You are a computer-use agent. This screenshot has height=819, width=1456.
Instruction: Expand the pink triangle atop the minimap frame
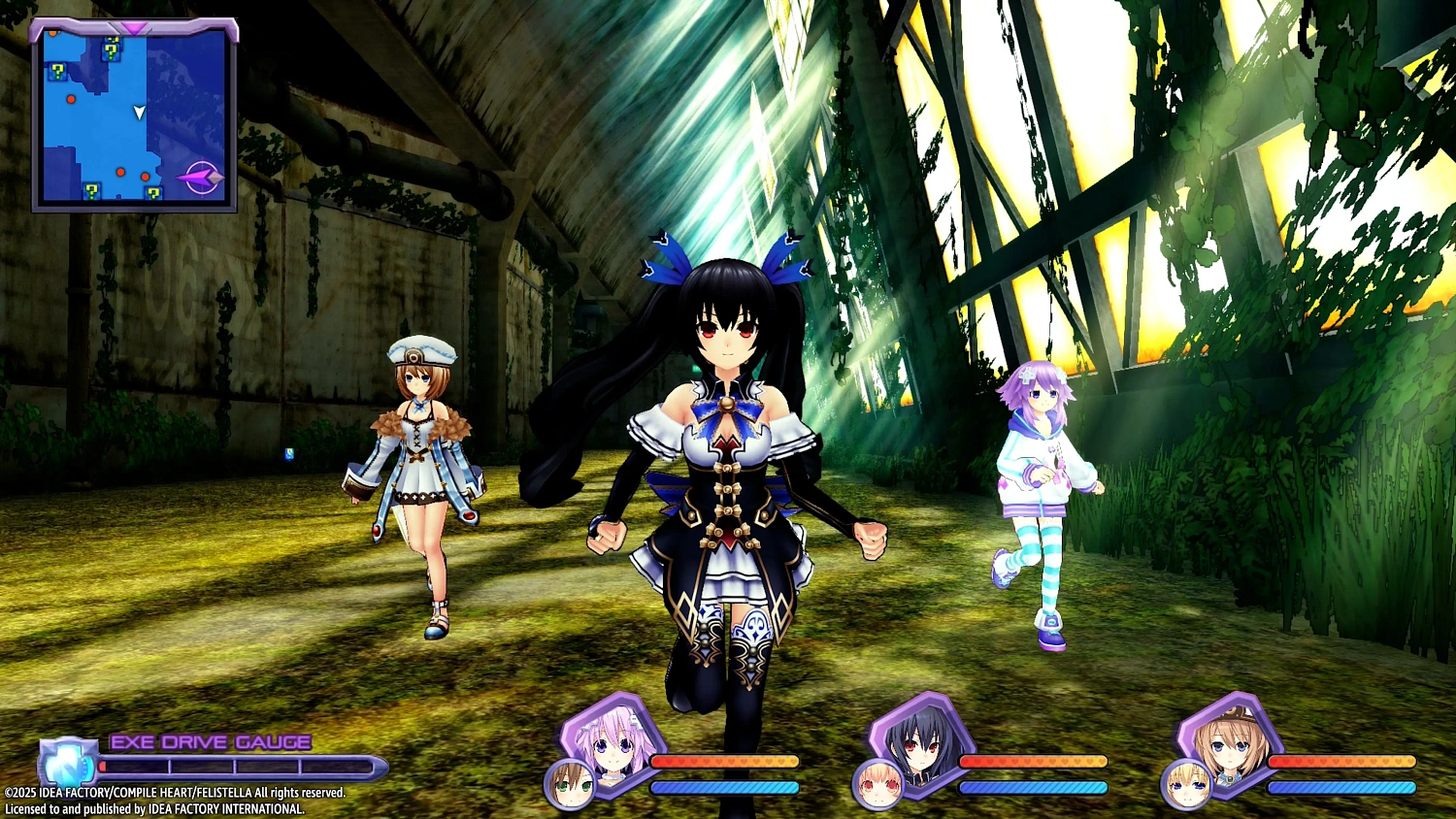click(133, 27)
